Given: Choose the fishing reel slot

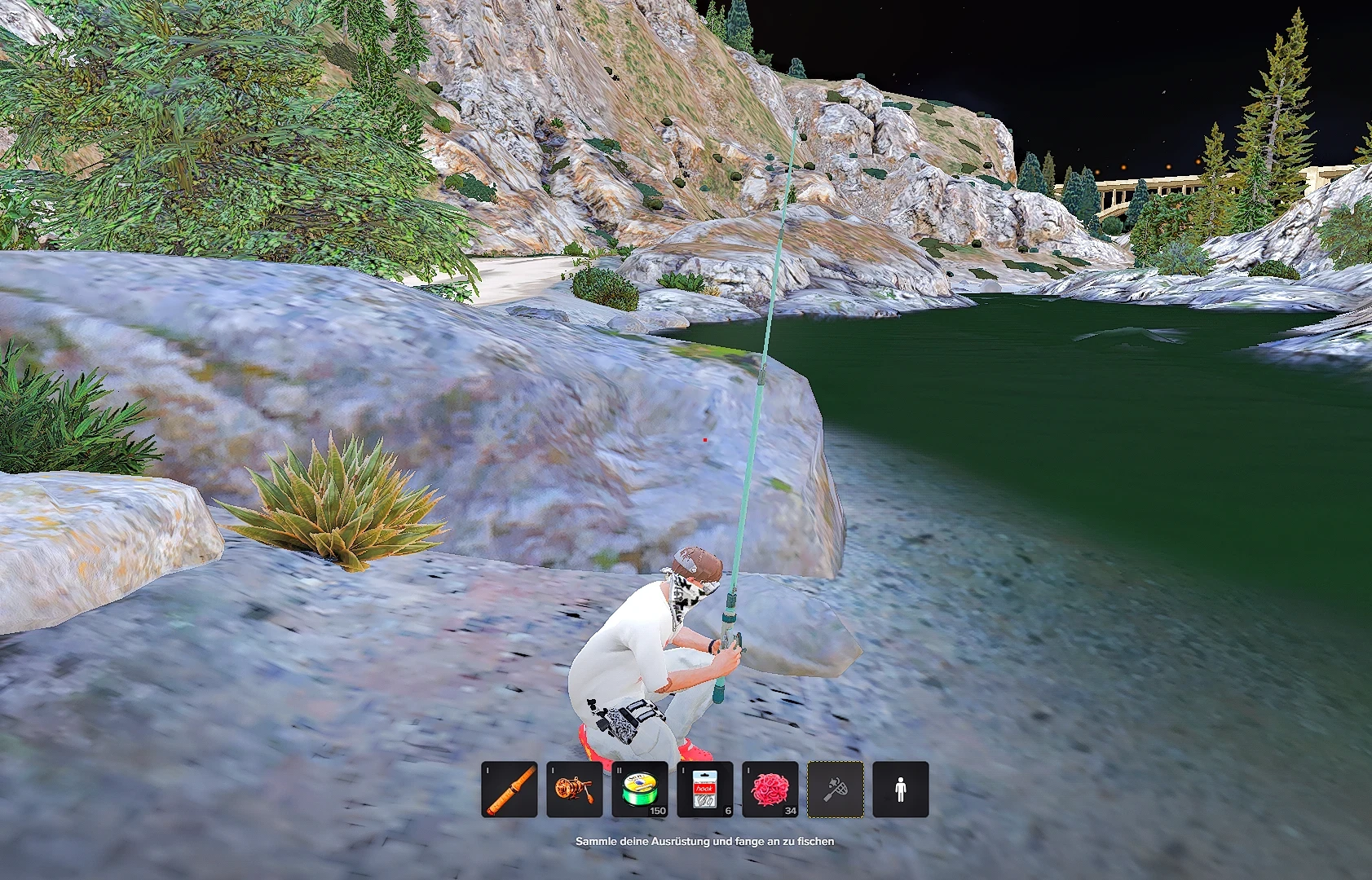Looking at the screenshot, I should click(x=575, y=789).
